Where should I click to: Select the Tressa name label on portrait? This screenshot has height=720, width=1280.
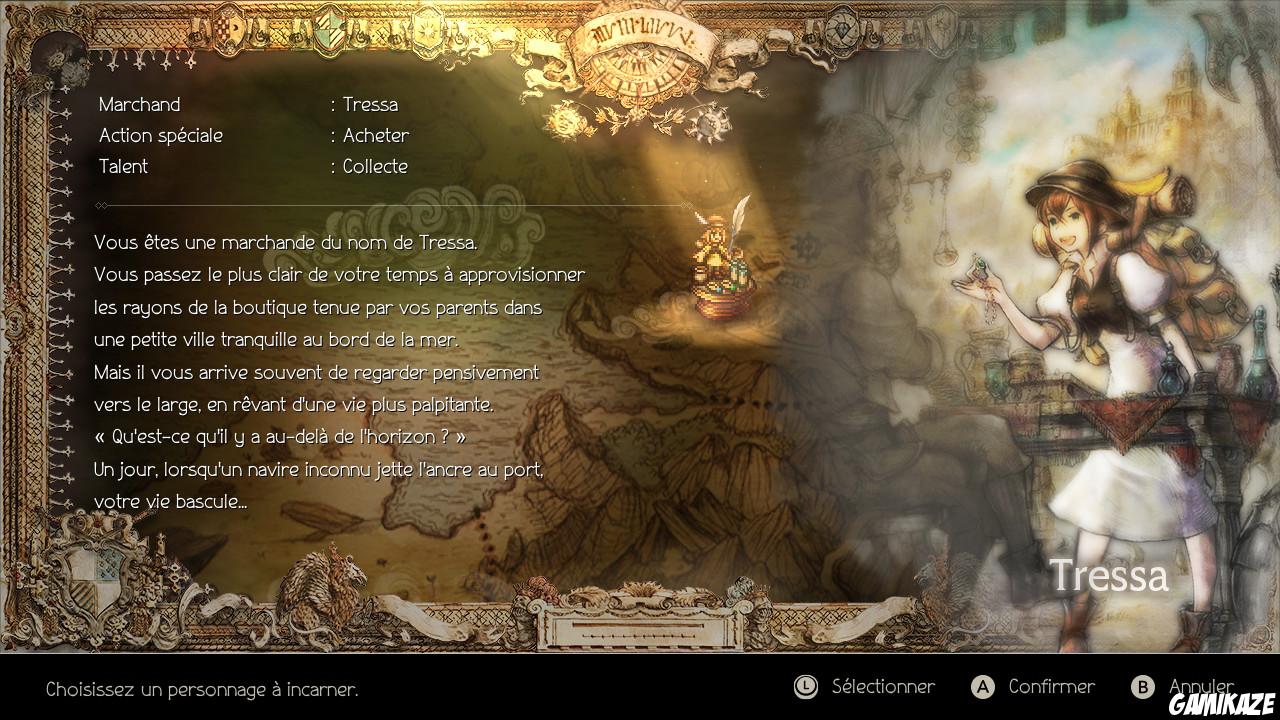1110,575
